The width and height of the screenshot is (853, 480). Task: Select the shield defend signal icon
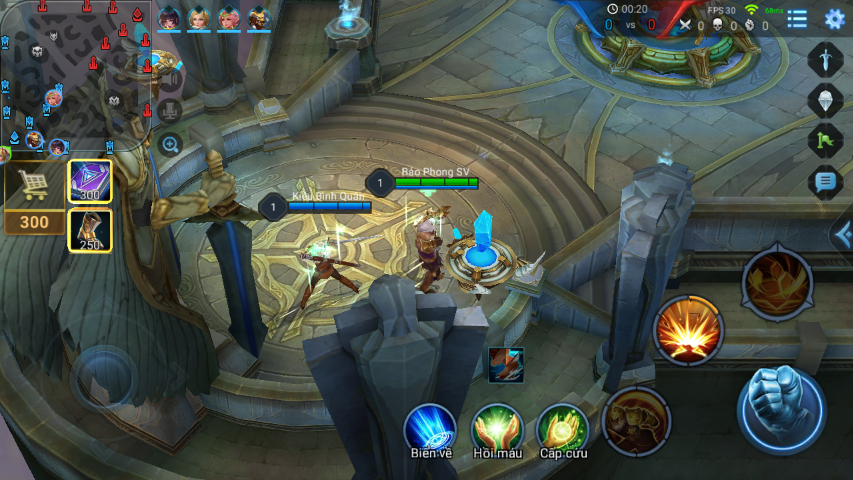[825, 100]
